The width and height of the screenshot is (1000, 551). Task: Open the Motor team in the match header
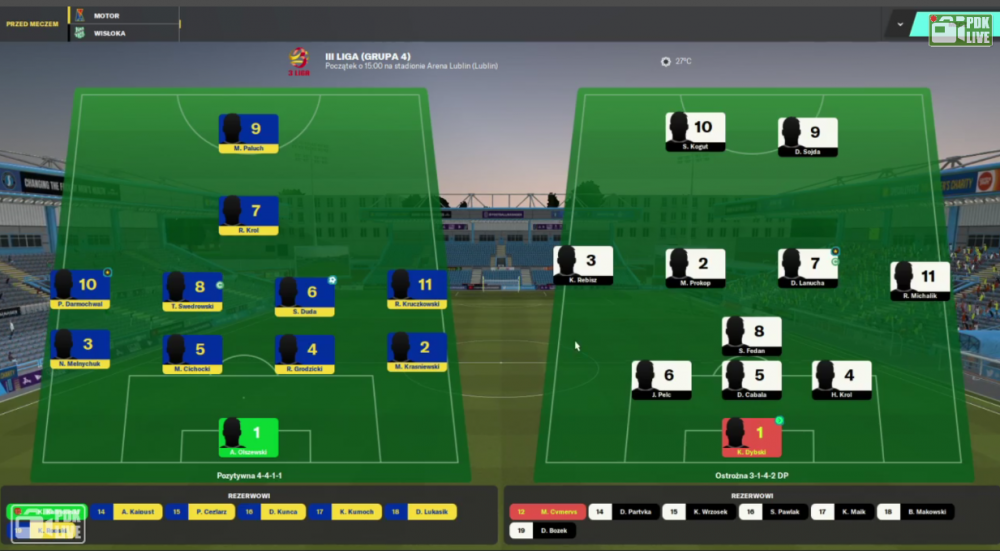[106, 16]
